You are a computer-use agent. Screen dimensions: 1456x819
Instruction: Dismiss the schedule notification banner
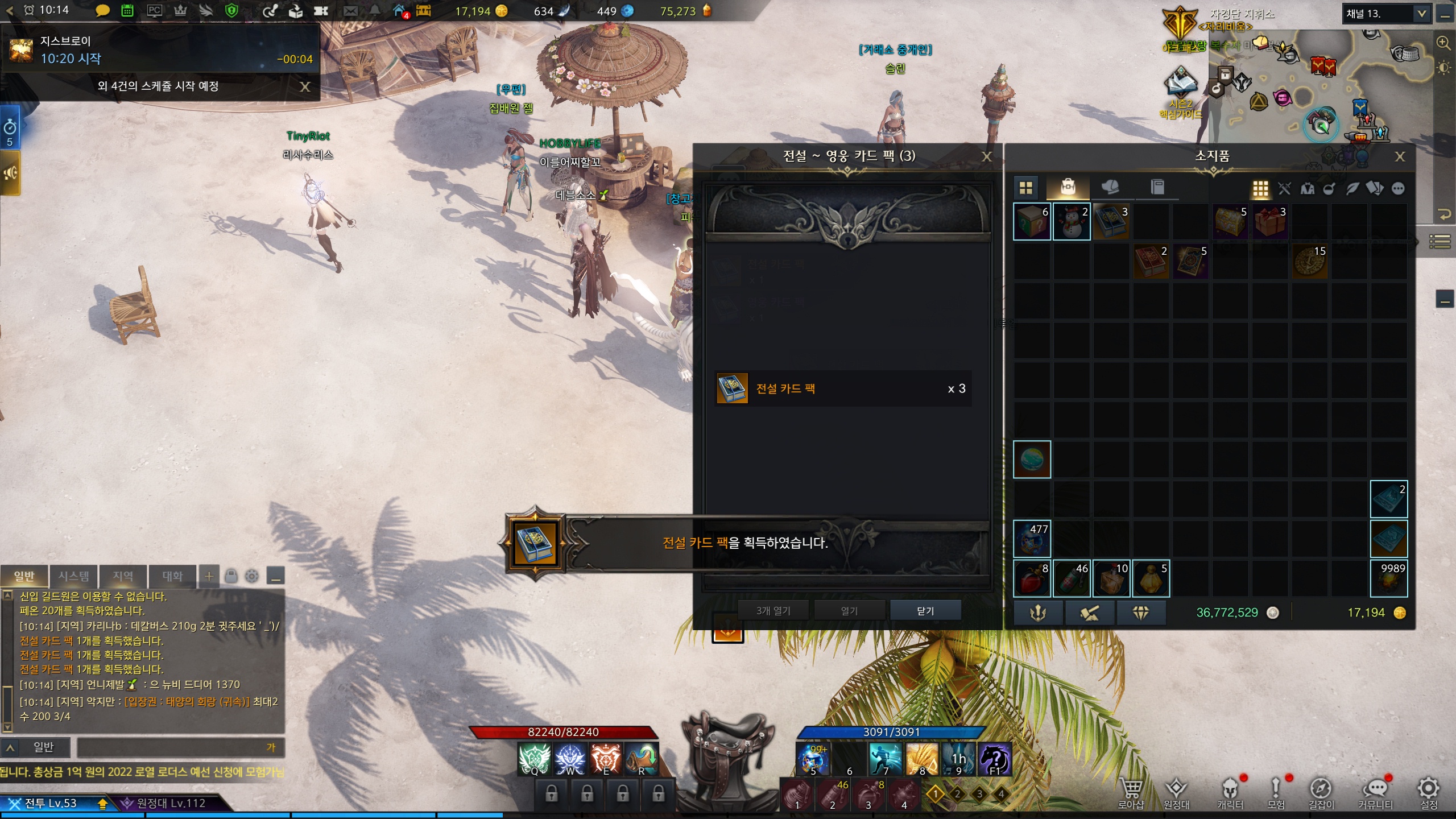[305, 86]
